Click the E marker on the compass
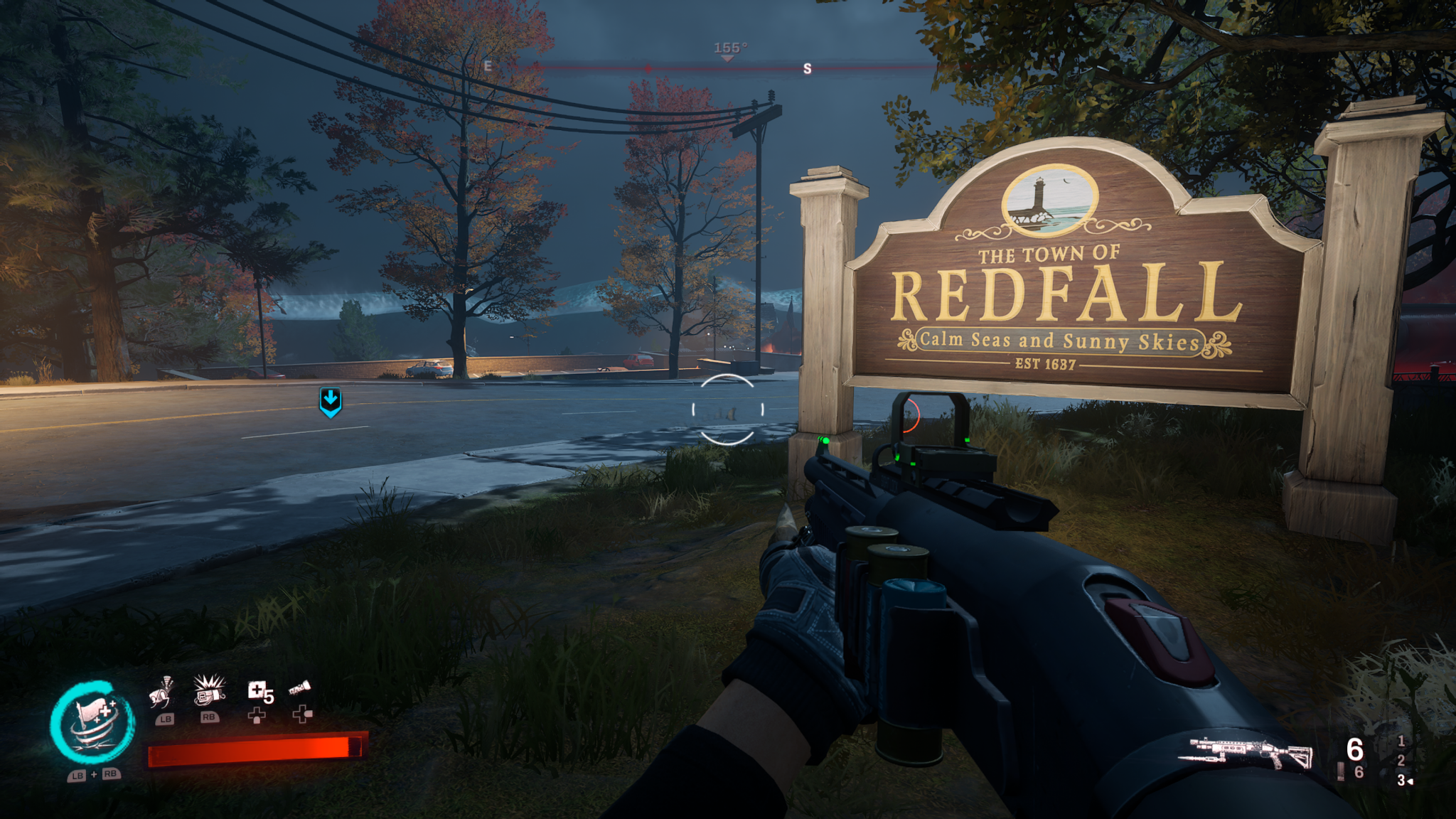Image resolution: width=1456 pixels, height=819 pixels. coord(488,66)
